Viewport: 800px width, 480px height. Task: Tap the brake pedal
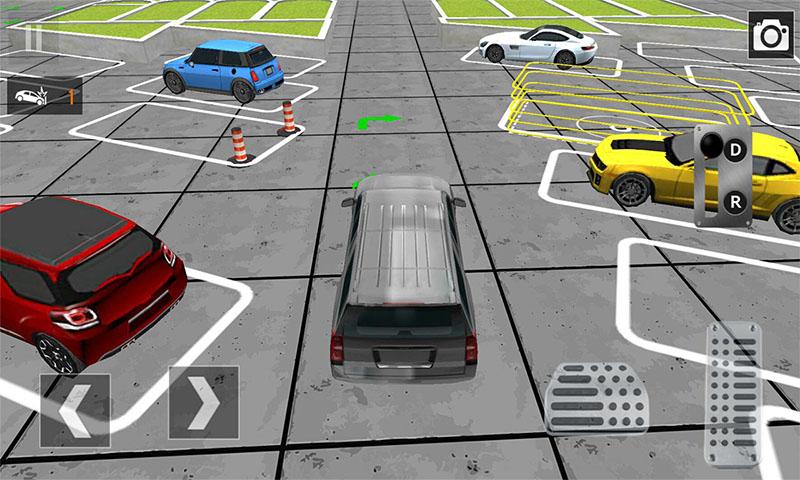[x=597, y=396]
